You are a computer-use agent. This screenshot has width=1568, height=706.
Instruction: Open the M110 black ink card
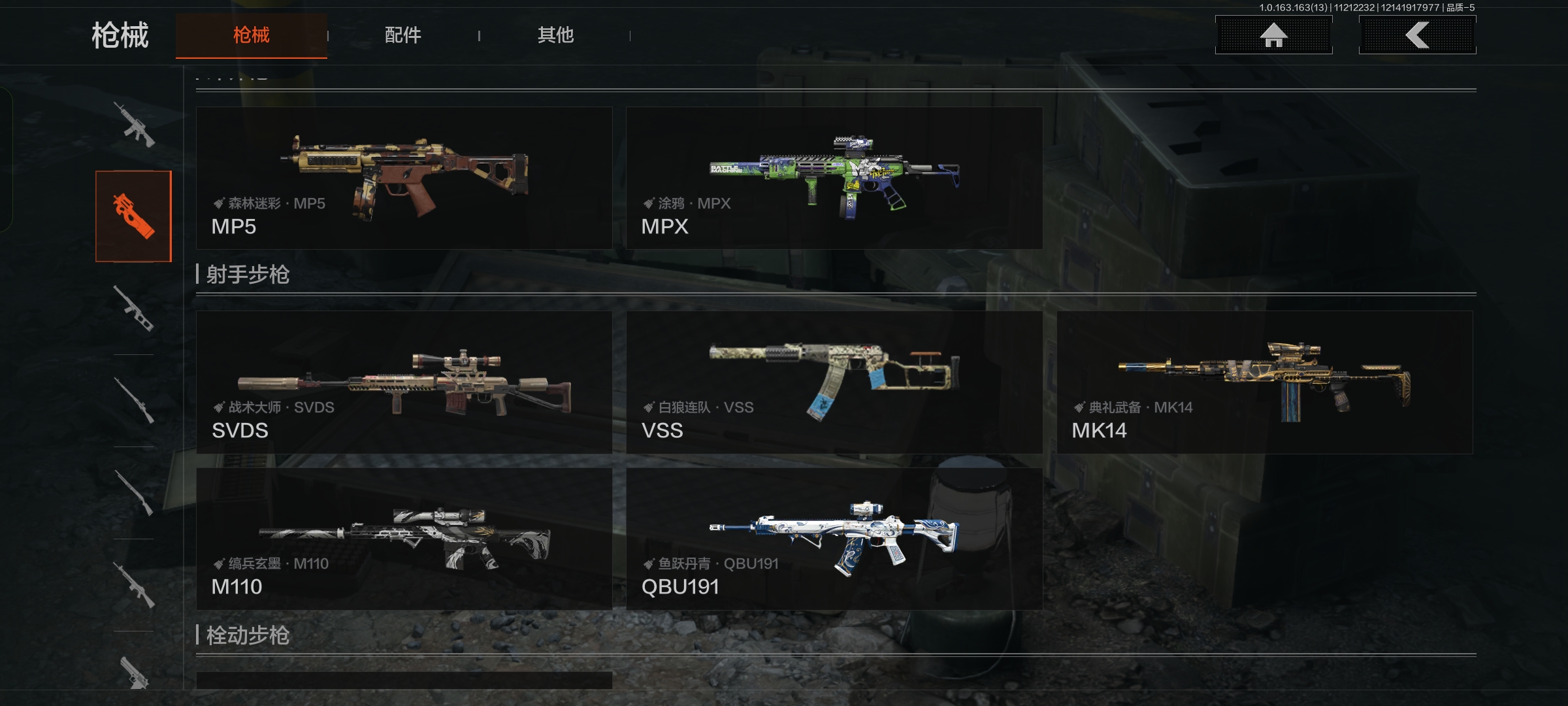pyautogui.click(x=404, y=539)
